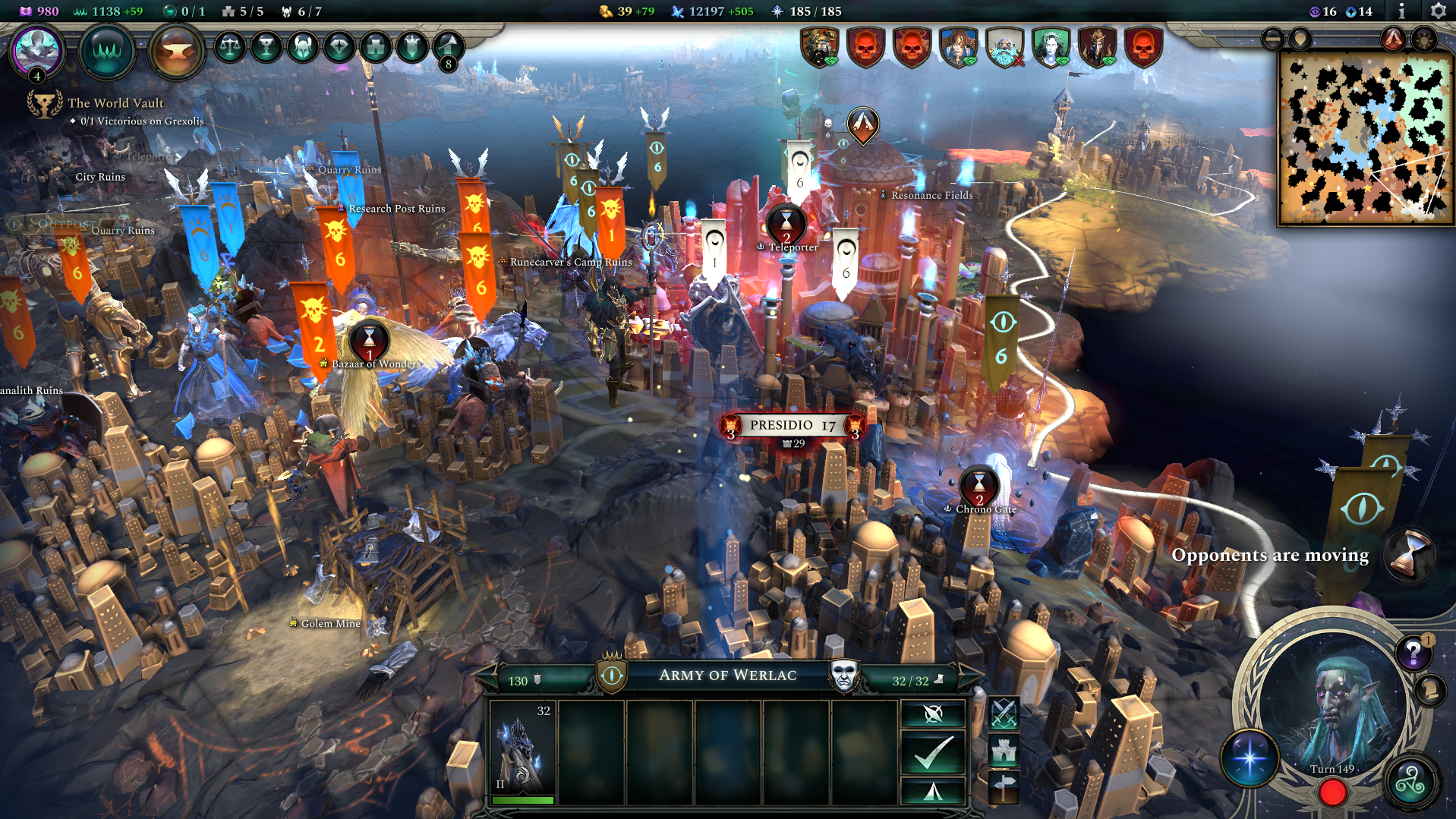Open the question mark help button
The width and height of the screenshot is (1456, 819).
[1413, 652]
